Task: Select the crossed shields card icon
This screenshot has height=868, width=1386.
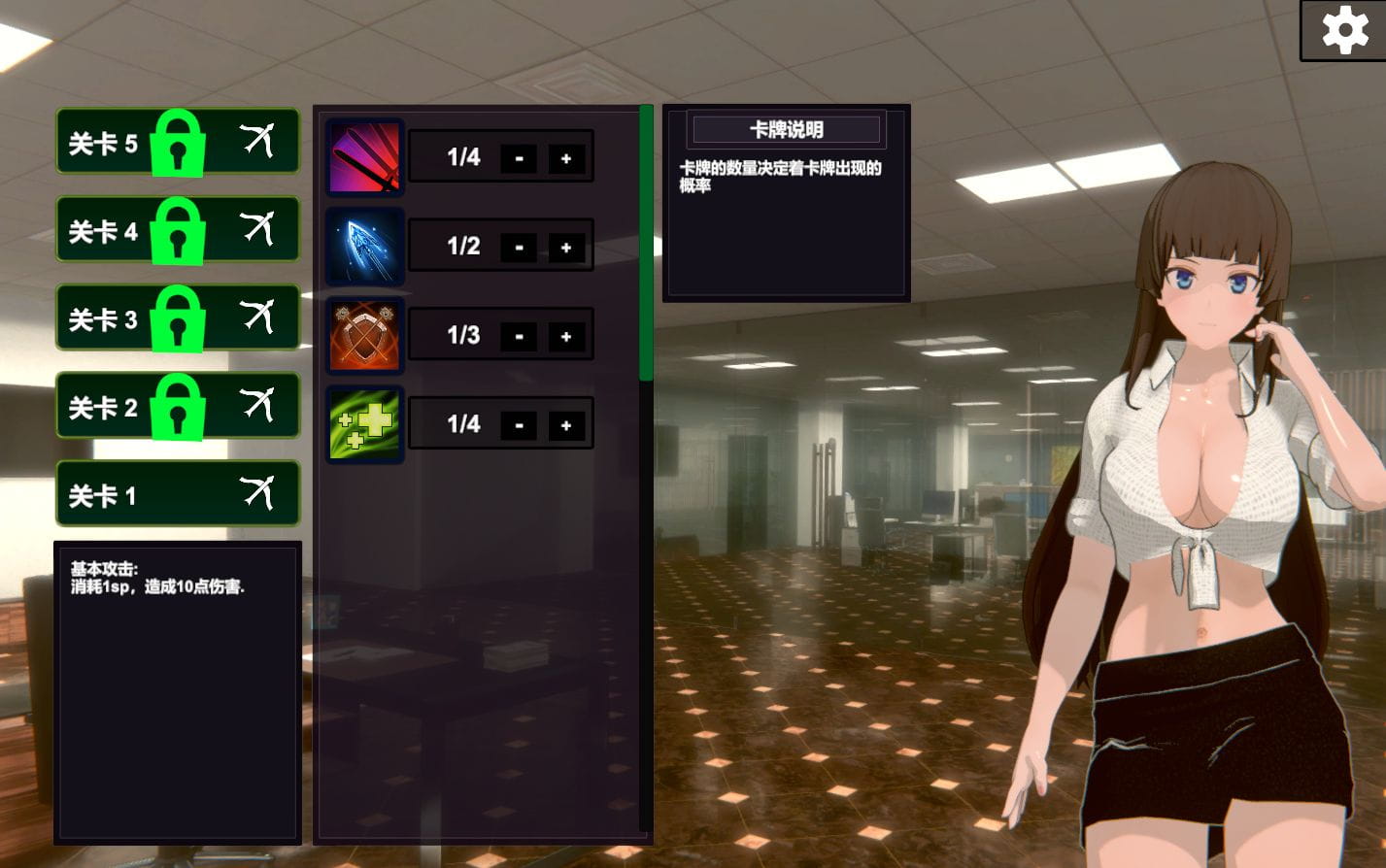Action: click(x=364, y=334)
